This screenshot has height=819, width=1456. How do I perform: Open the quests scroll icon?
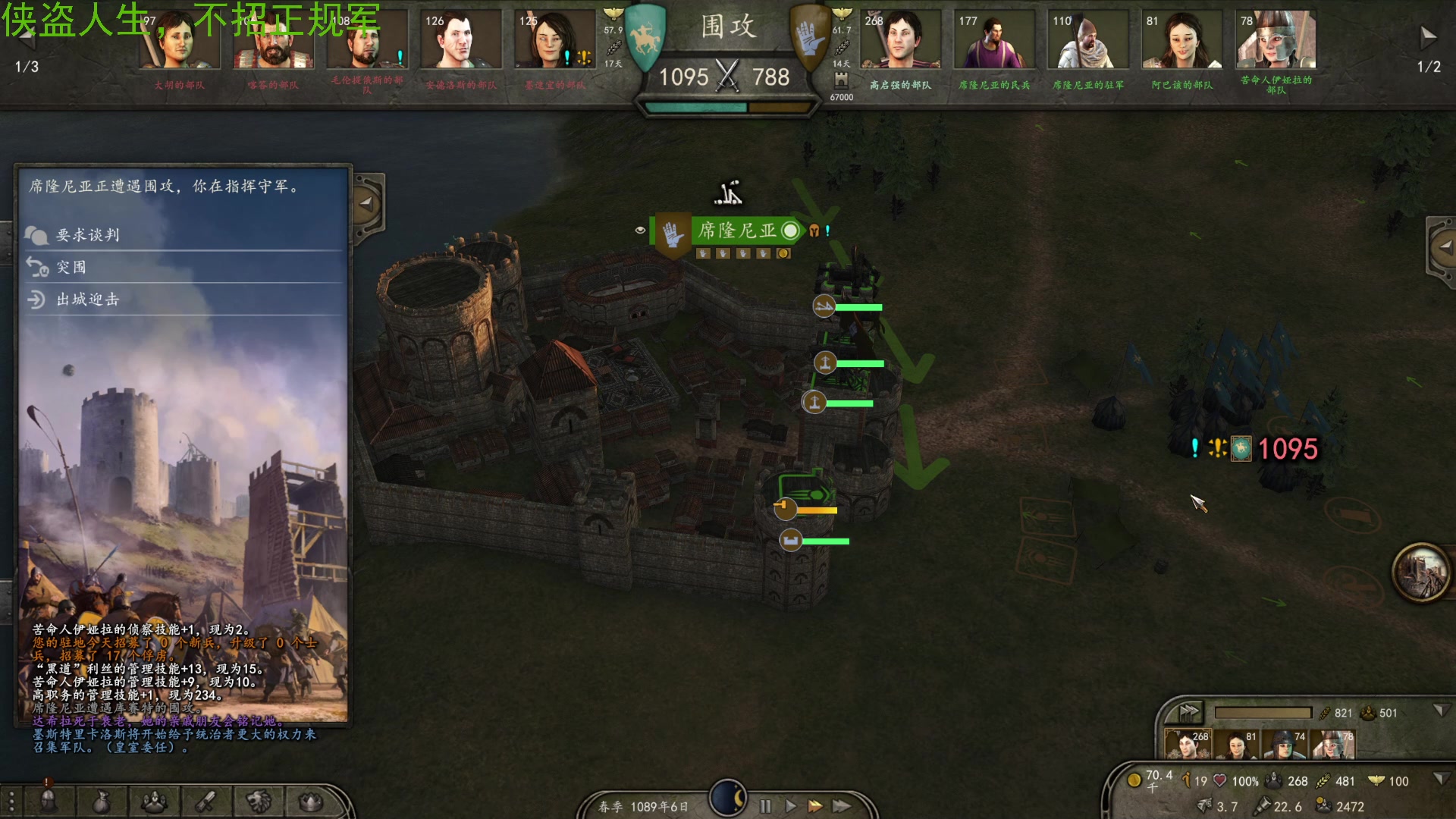click(x=206, y=801)
